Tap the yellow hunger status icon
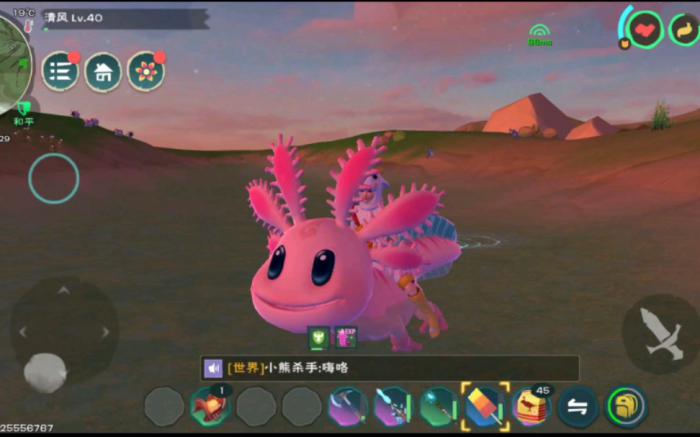The height and width of the screenshot is (437, 700). click(x=685, y=29)
